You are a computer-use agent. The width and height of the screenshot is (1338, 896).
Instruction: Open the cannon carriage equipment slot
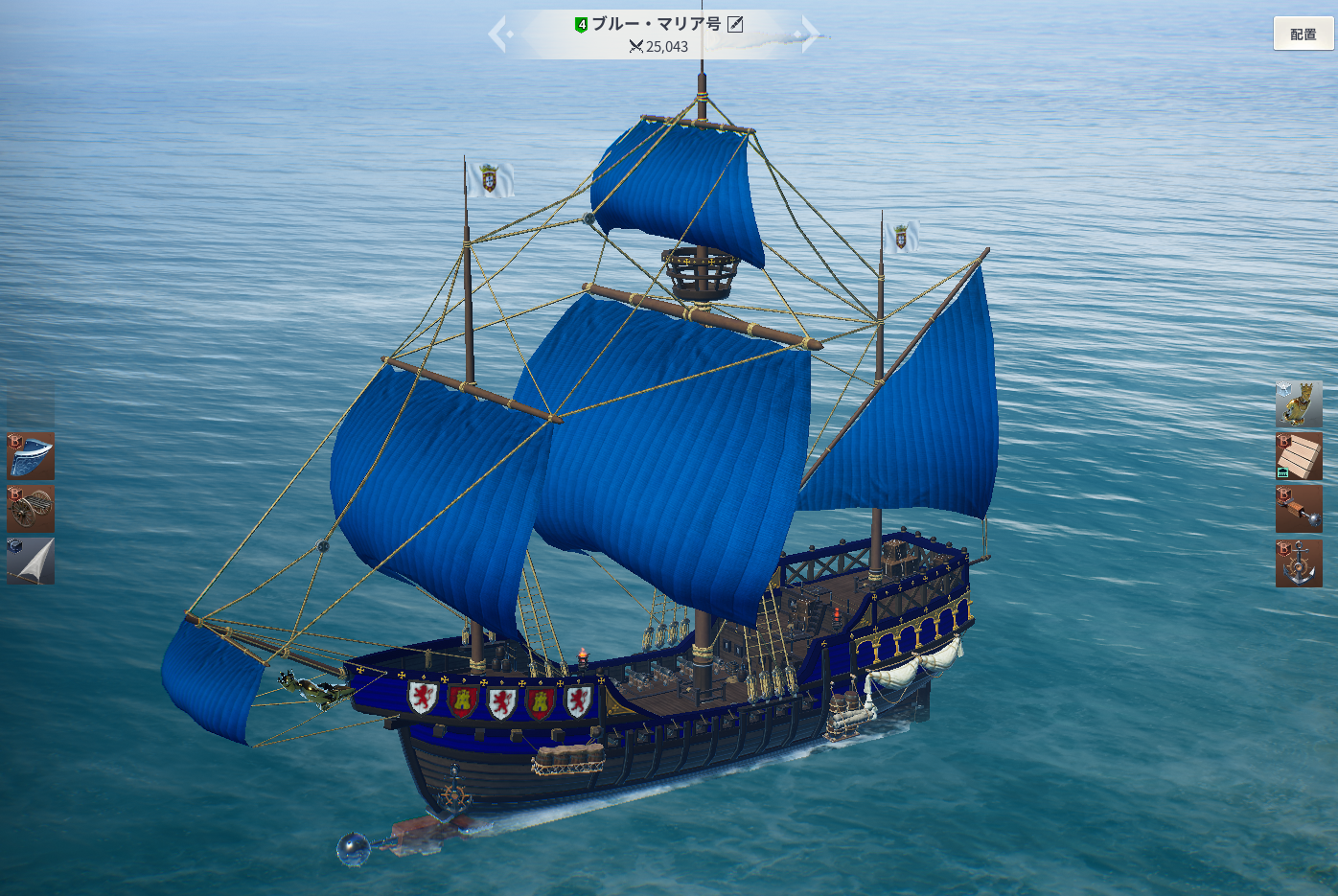(x=31, y=508)
